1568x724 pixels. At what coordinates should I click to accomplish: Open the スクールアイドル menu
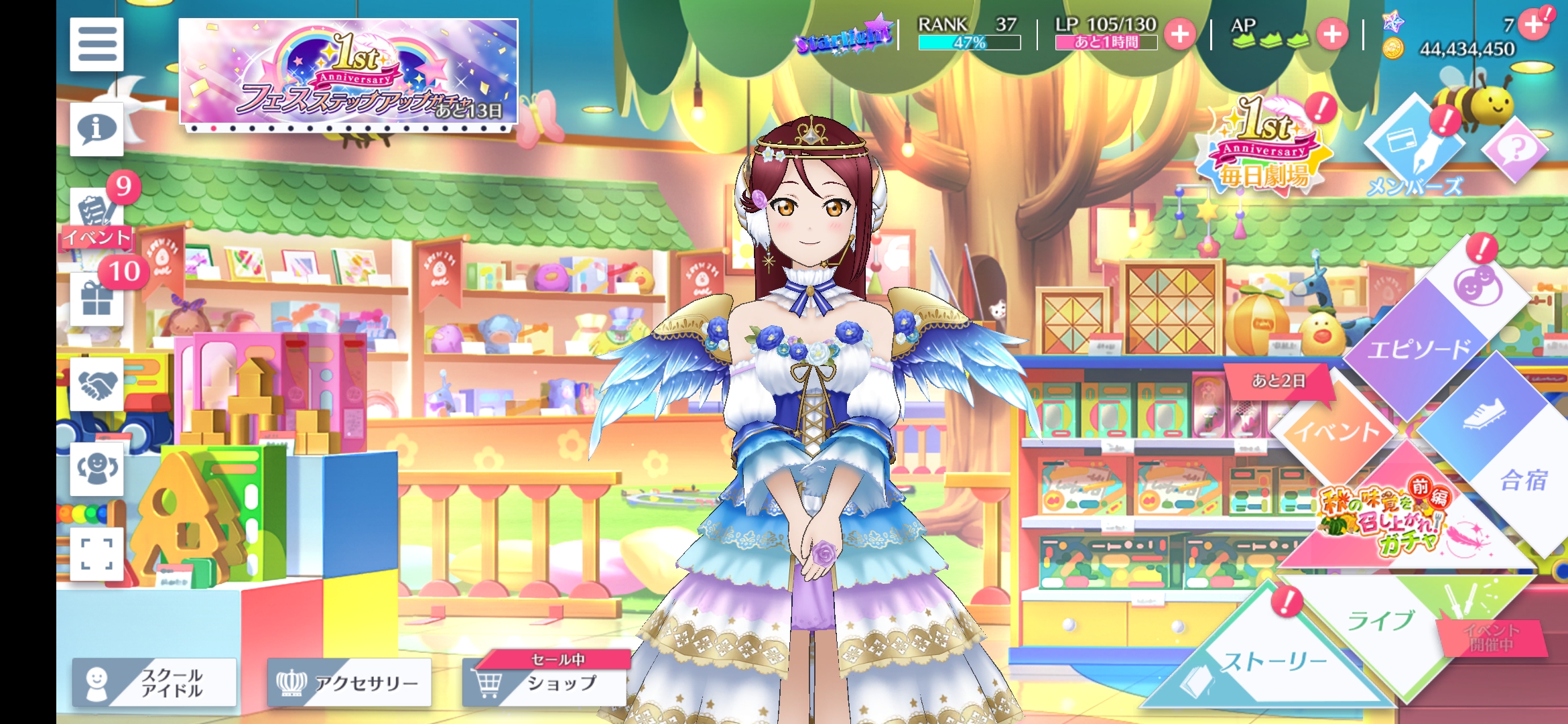click(155, 682)
